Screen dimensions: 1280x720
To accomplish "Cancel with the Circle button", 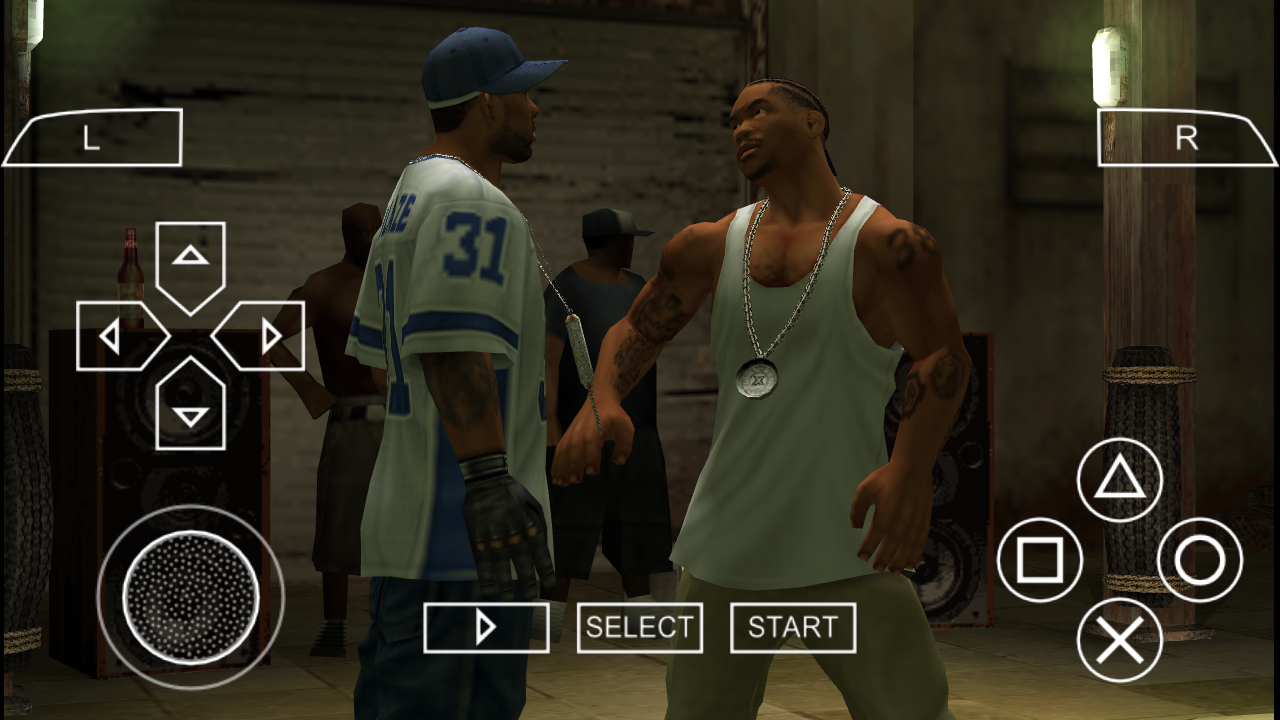I will (1197, 561).
